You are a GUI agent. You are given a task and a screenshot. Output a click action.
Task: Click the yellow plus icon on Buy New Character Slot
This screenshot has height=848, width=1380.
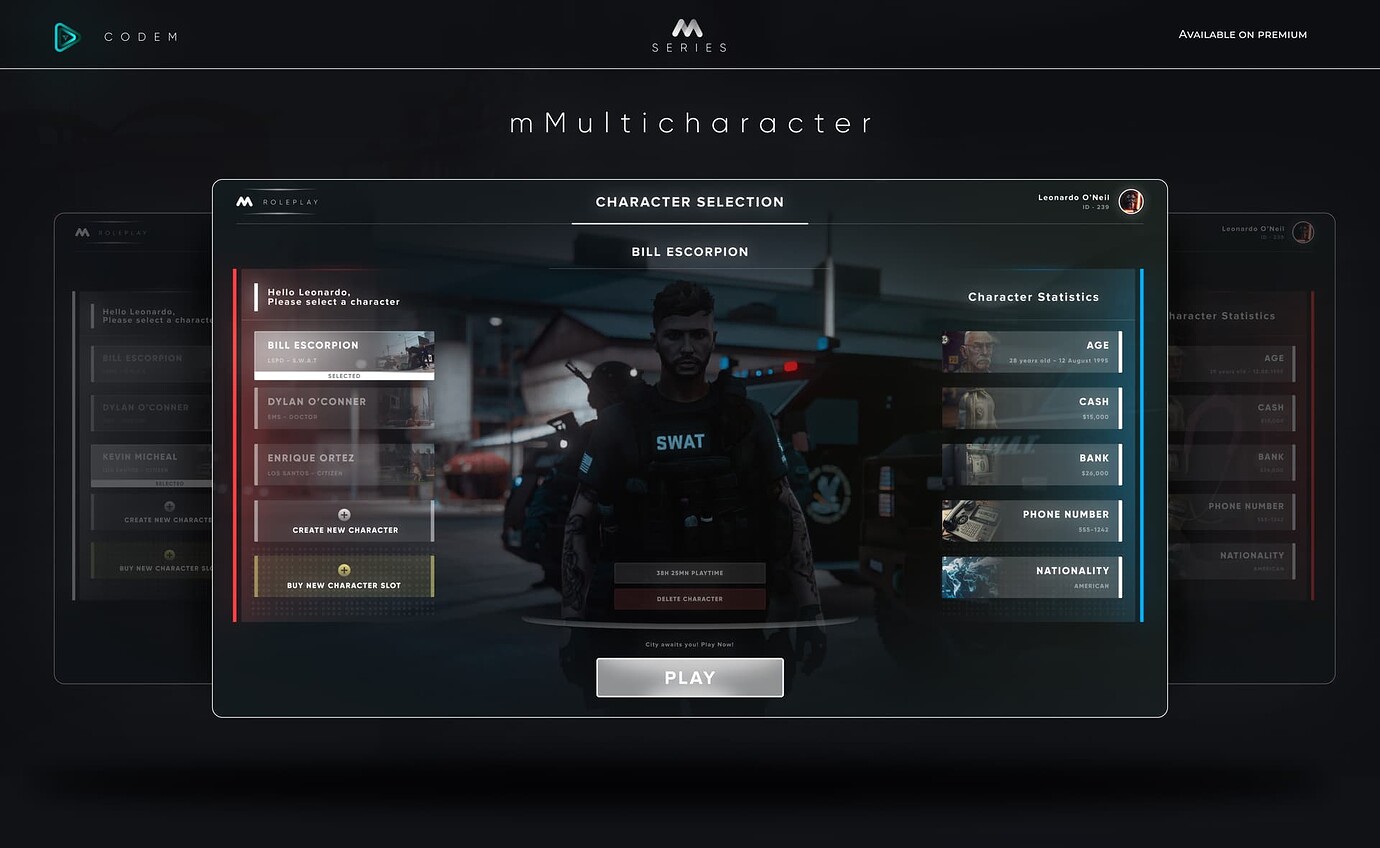point(344,572)
